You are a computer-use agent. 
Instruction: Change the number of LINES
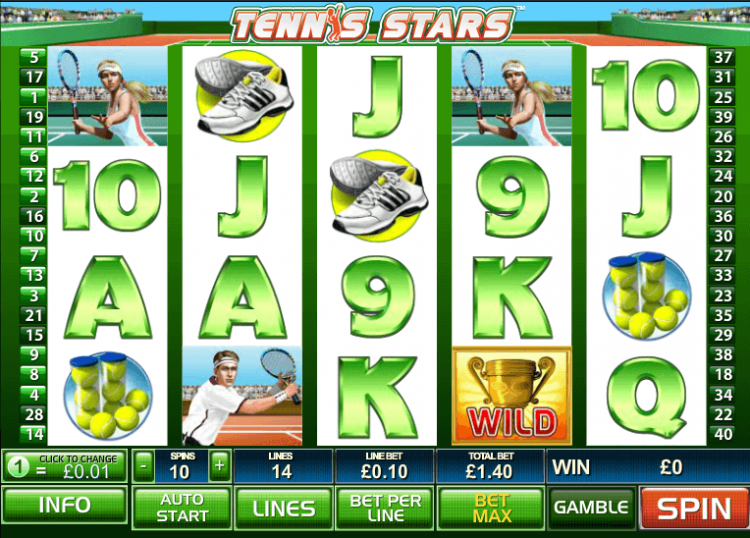click(284, 507)
